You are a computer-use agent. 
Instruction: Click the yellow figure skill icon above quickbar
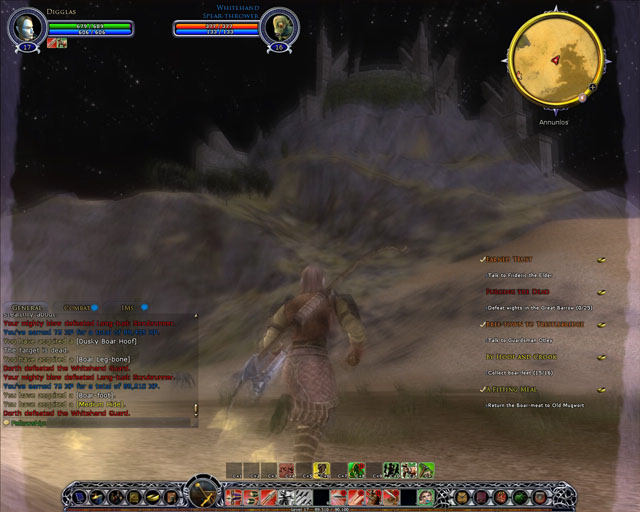[x=321, y=470]
